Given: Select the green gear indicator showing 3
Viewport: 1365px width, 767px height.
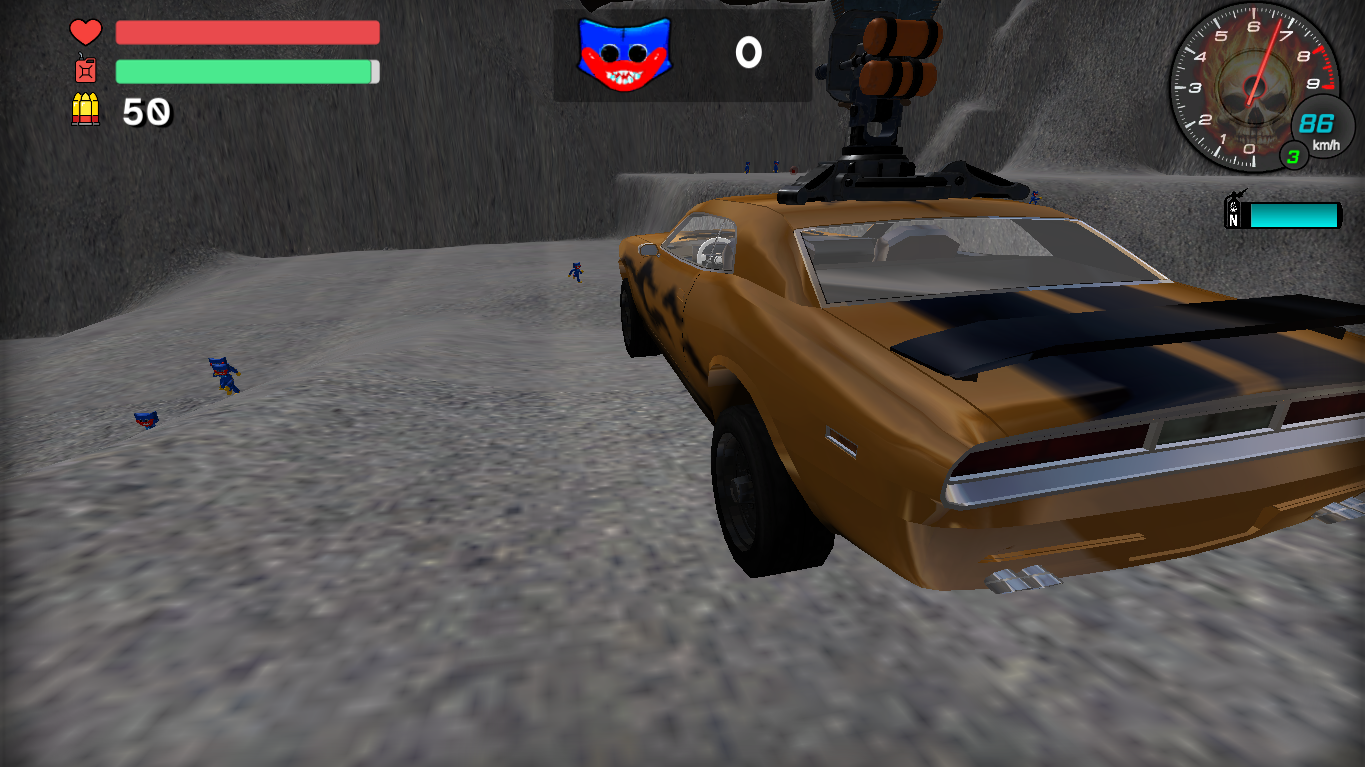Looking at the screenshot, I should [1293, 156].
